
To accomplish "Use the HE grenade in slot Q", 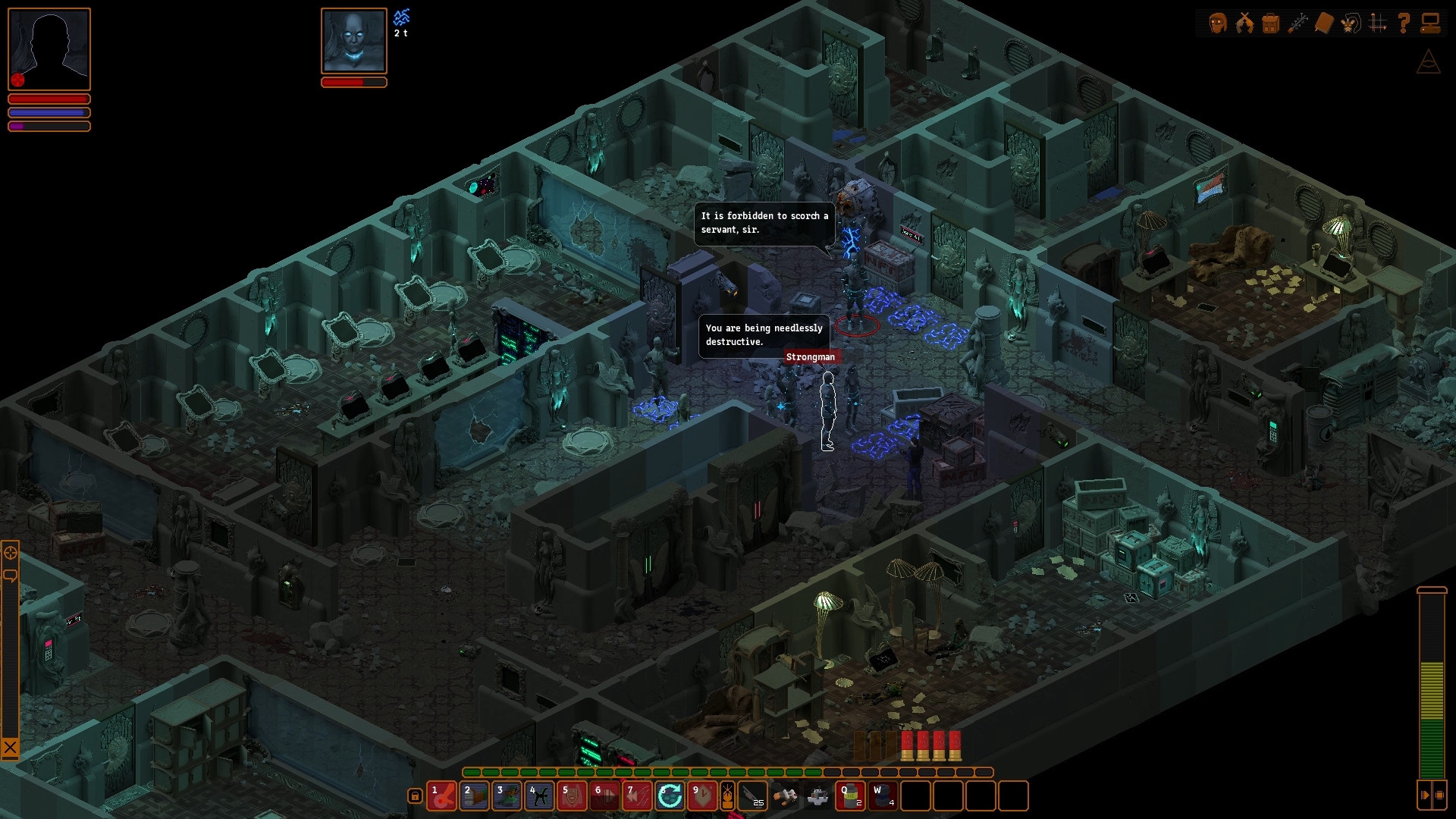I will click(850, 796).
